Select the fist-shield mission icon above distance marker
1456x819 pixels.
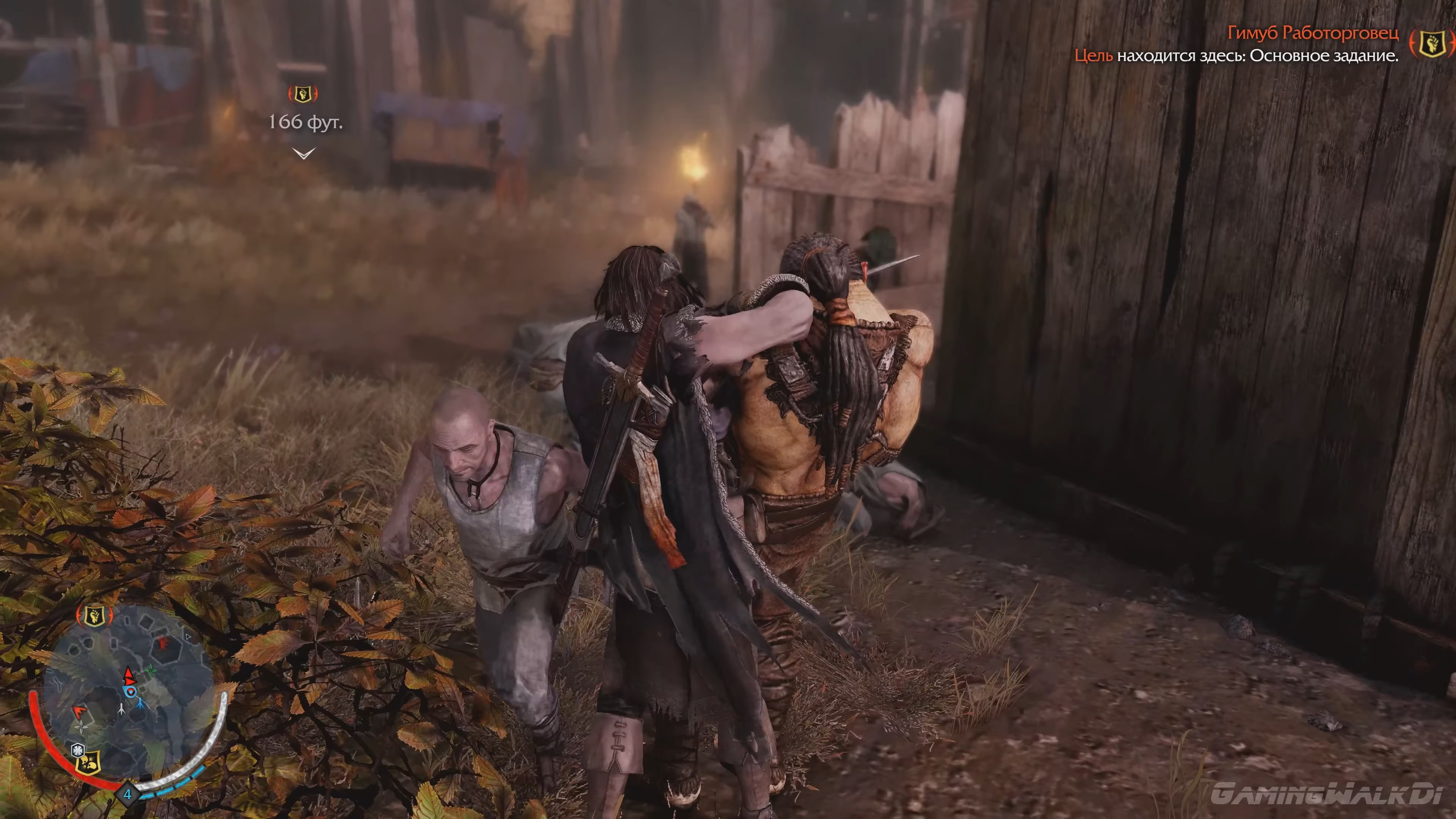(303, 94)
